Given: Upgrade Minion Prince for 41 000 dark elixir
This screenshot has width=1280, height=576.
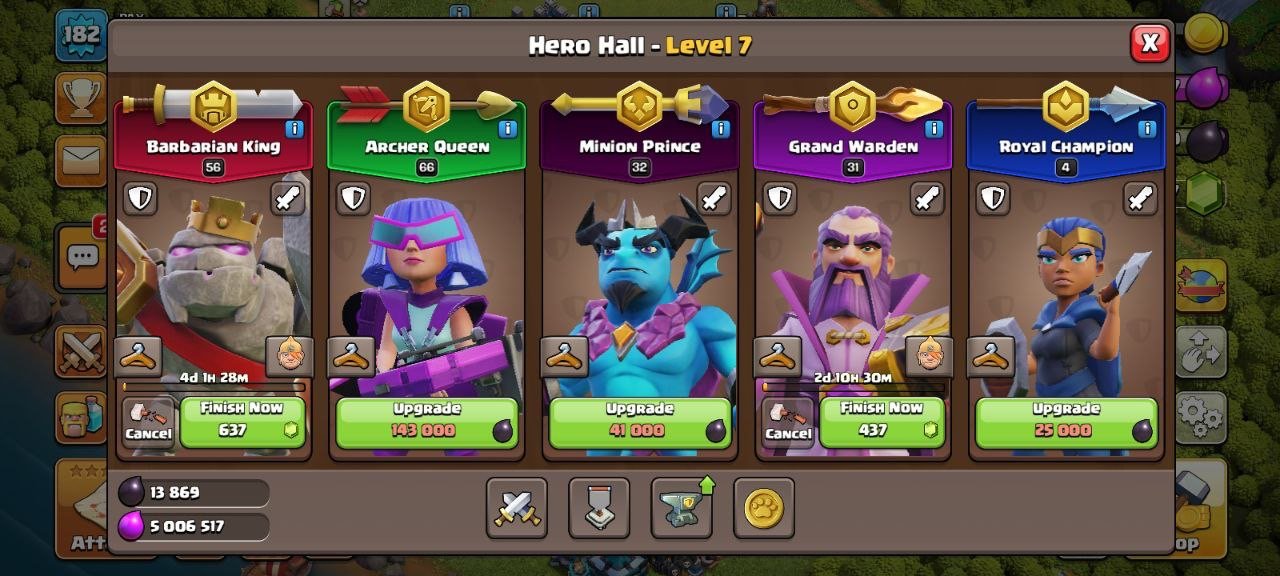Looking at the screenshot, I should click(640, 422).
